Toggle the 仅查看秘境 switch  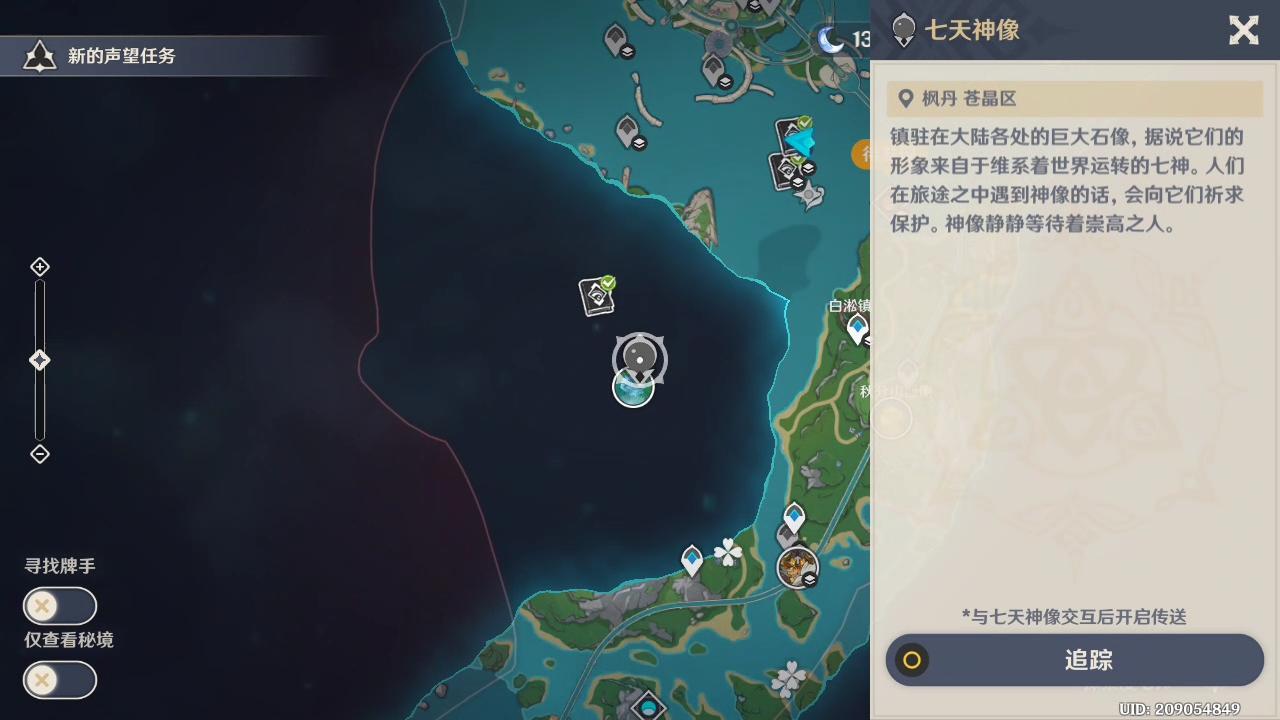[x=59, y=680]
